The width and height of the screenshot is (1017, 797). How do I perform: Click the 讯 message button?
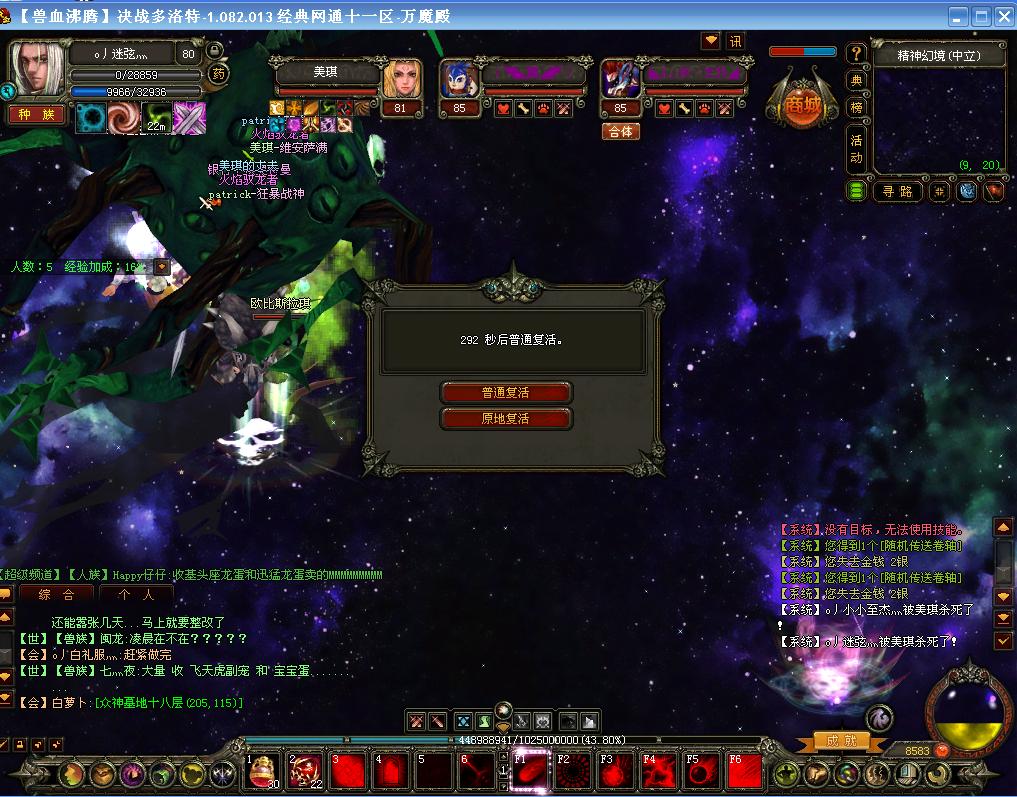(736, 42)
